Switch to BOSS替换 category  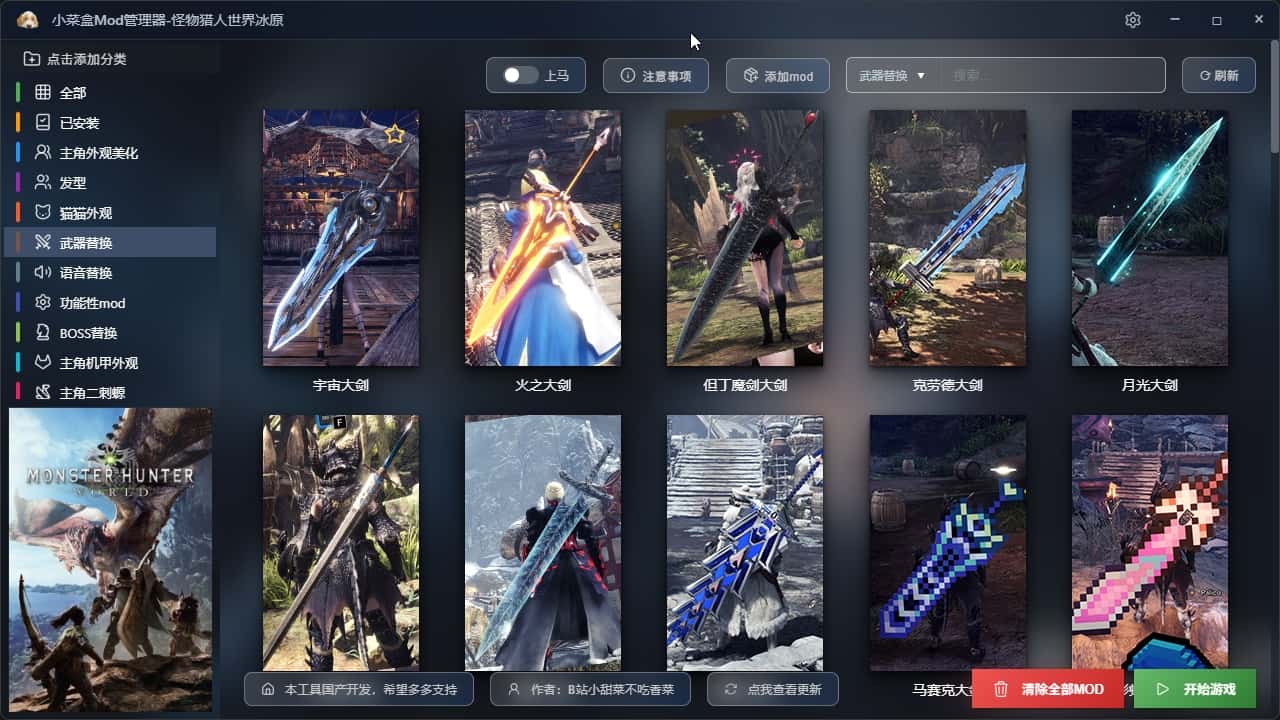pyautogui.click(x=88, y=333)
